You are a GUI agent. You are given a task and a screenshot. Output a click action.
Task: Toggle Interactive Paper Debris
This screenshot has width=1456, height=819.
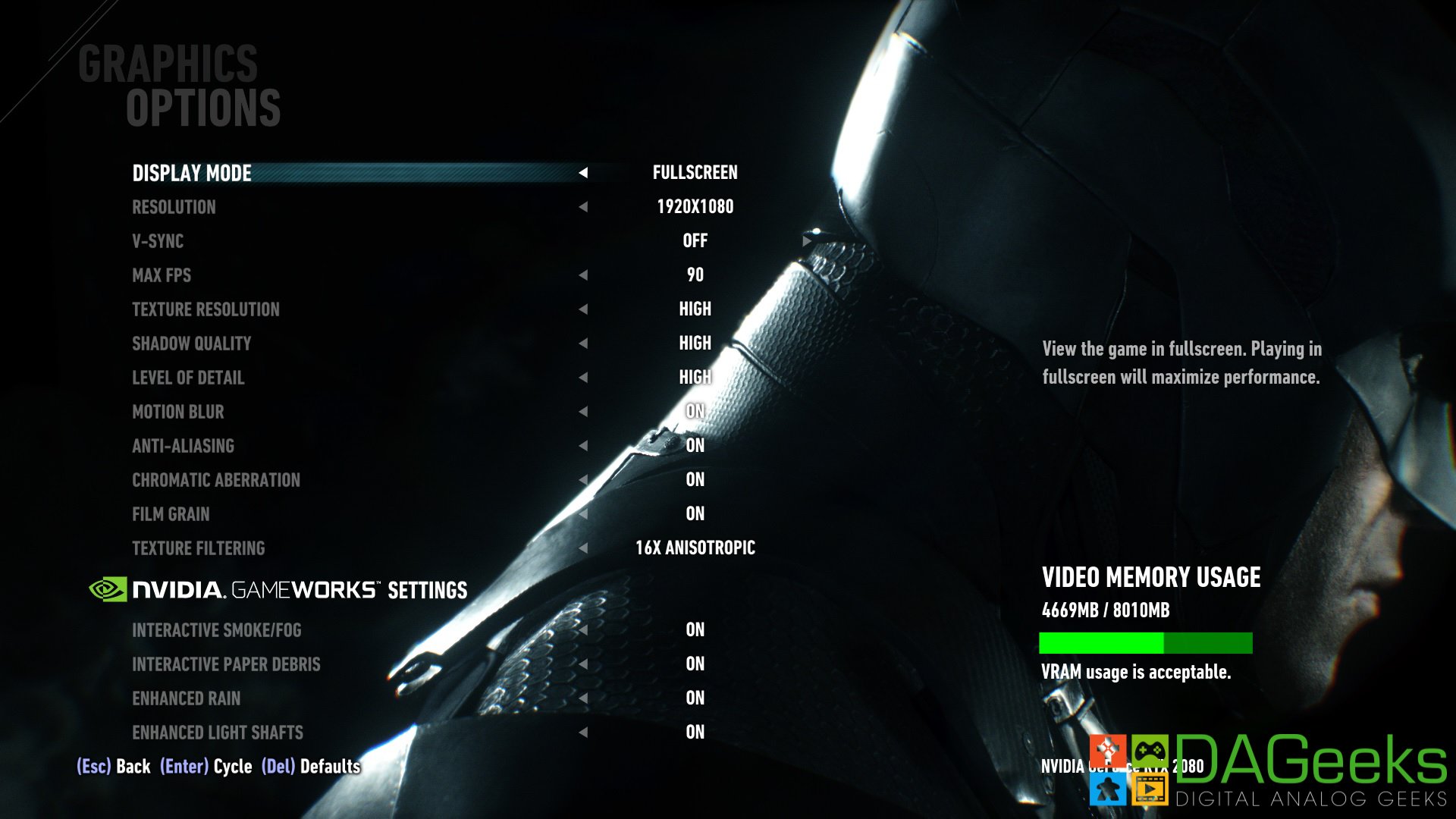[226, 664]
